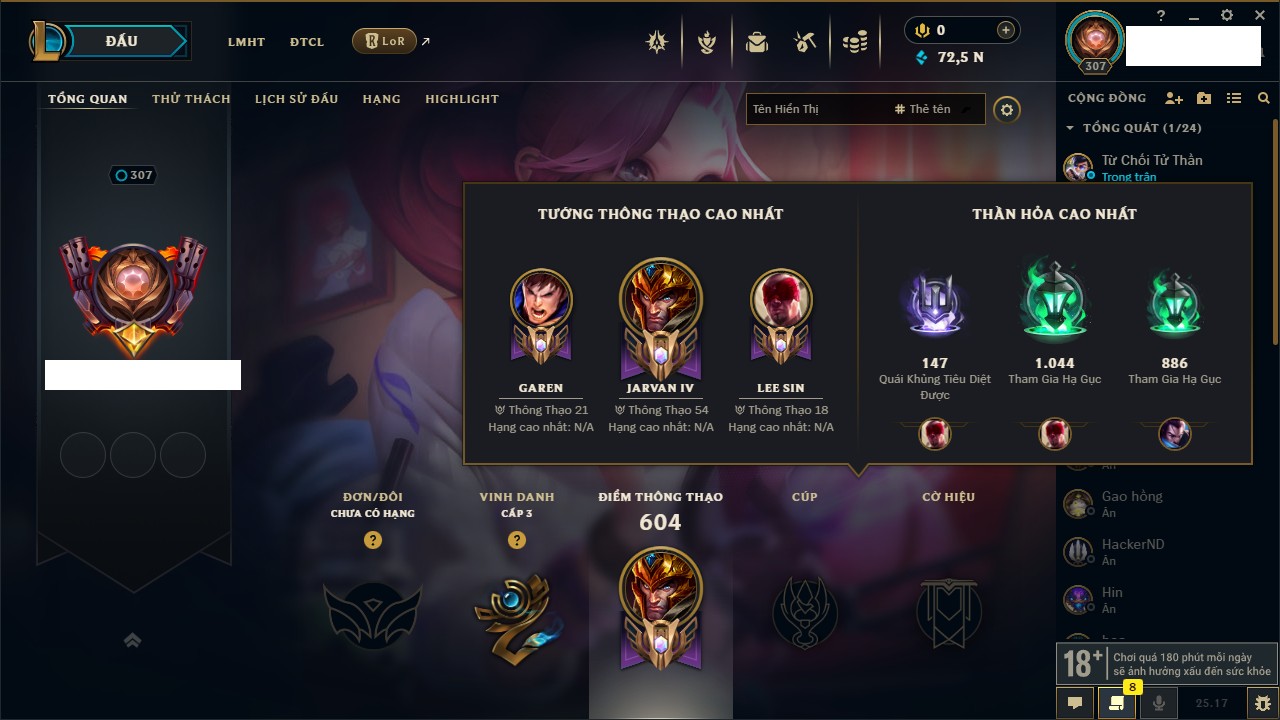
Task: Collapse the TỔNG QUÁT friends group
Action: (1070, 128)
